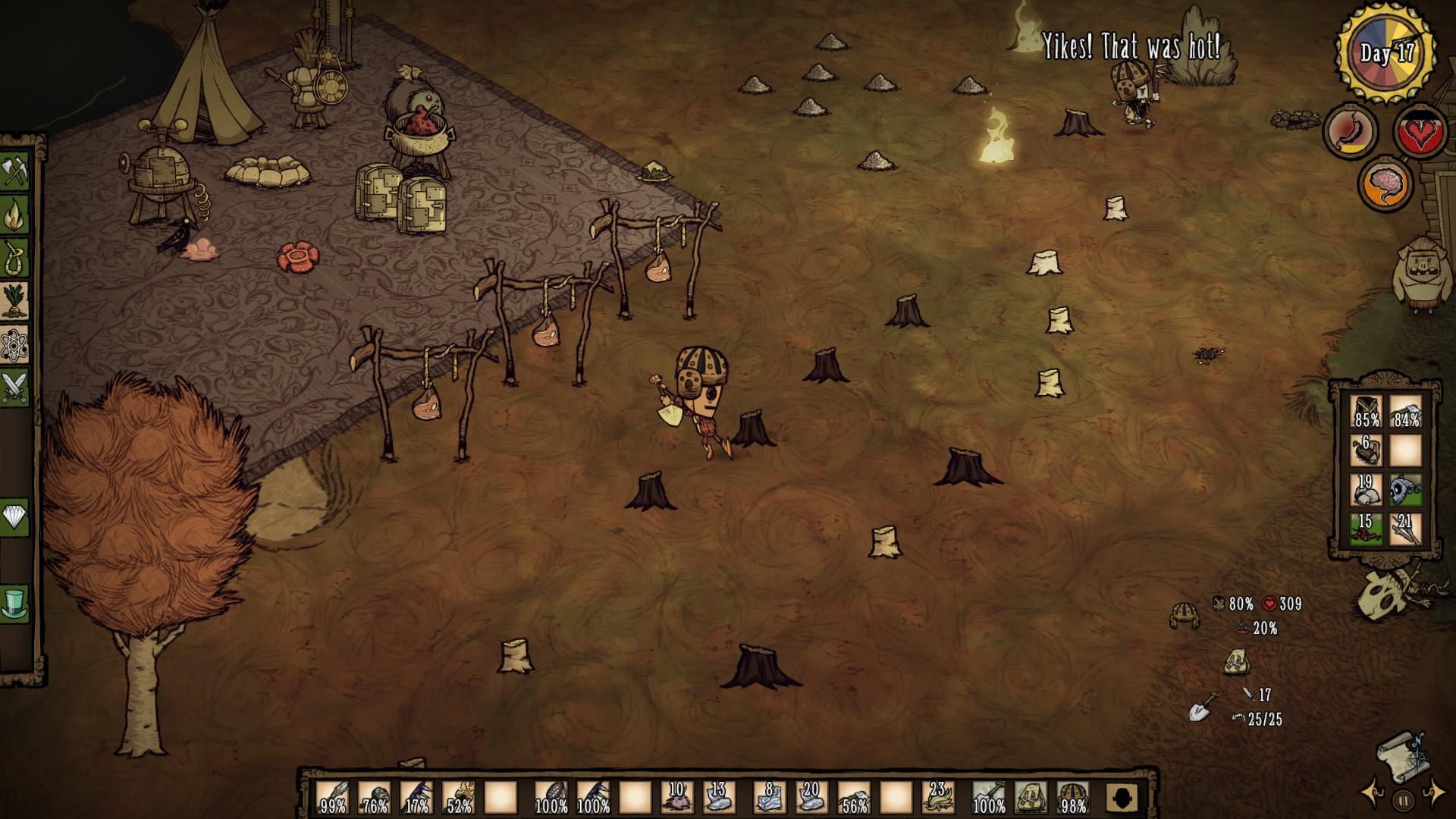This screenshot has width=1456, height=819.
Task: Show the Fight crossed-swords tab
Action: coord(15,388)
